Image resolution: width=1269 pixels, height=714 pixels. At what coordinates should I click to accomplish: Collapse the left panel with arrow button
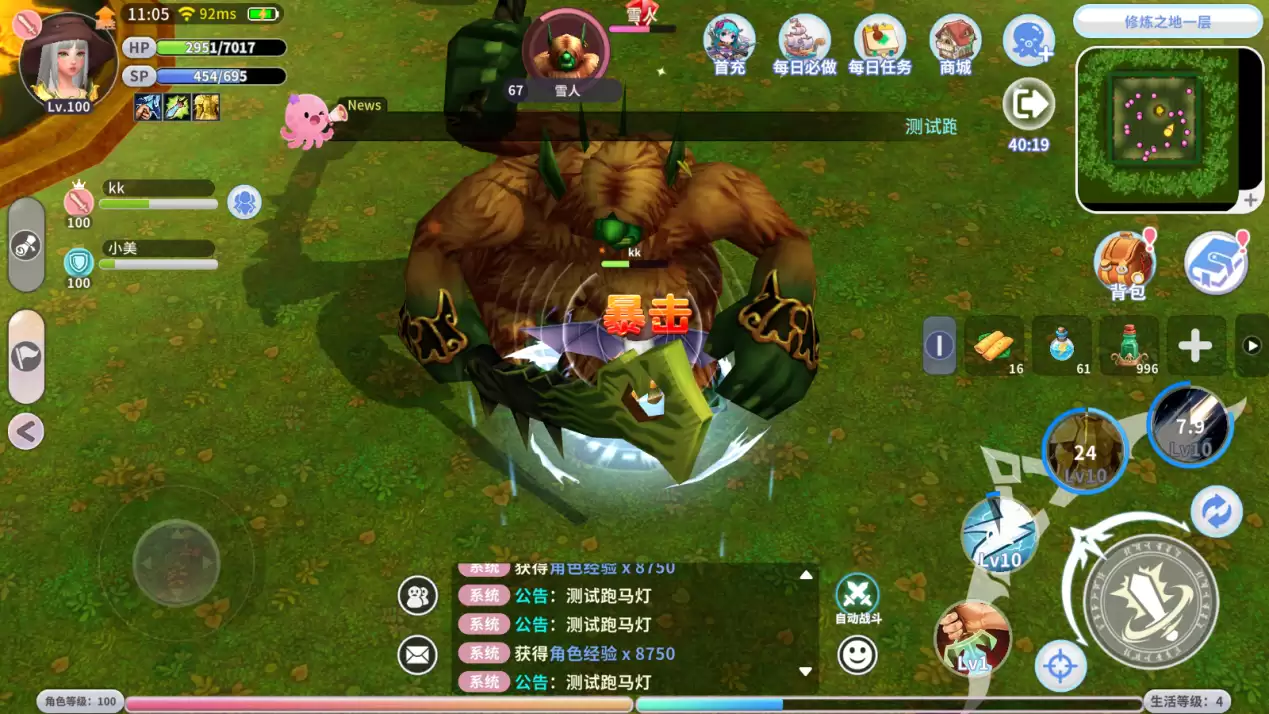point(26,432)
